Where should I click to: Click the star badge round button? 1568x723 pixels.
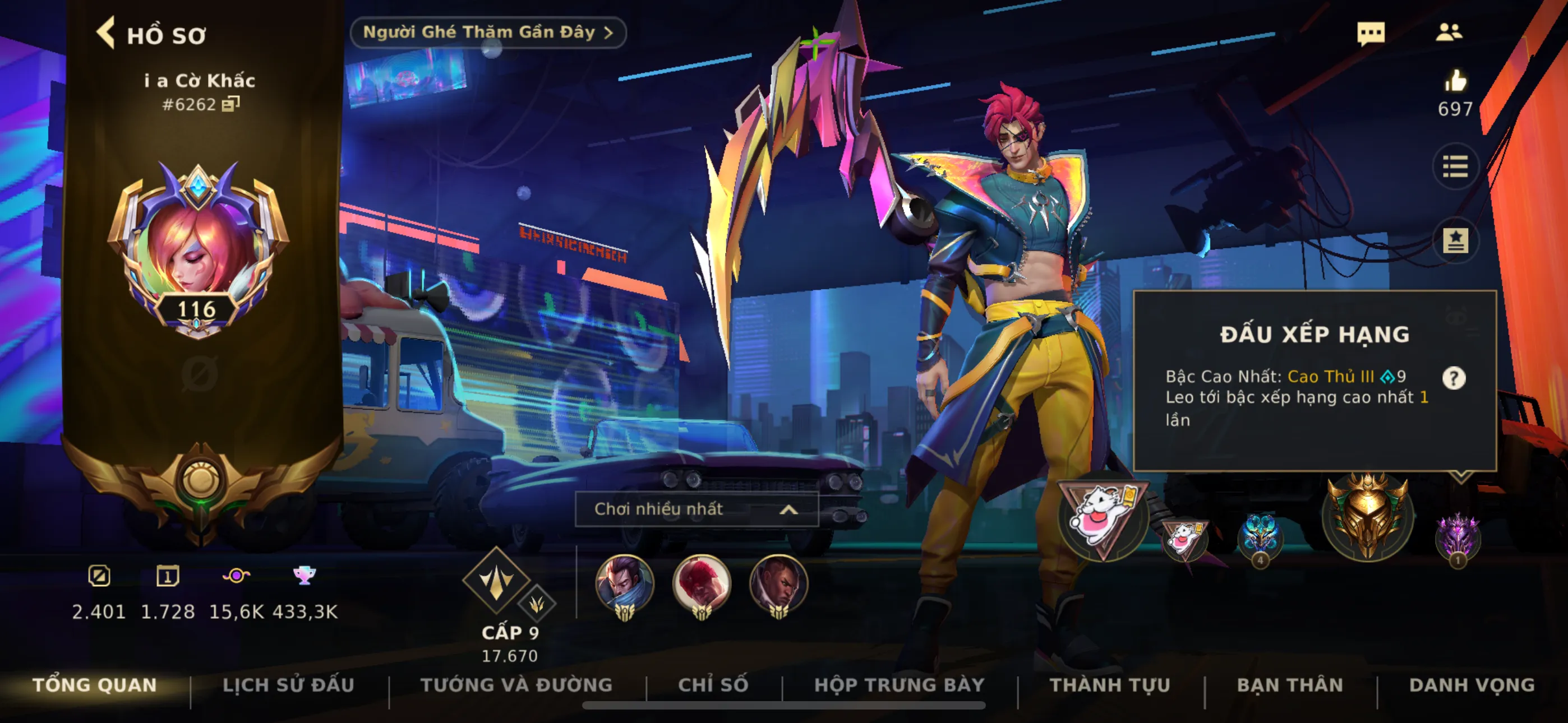coord(1455,240)
